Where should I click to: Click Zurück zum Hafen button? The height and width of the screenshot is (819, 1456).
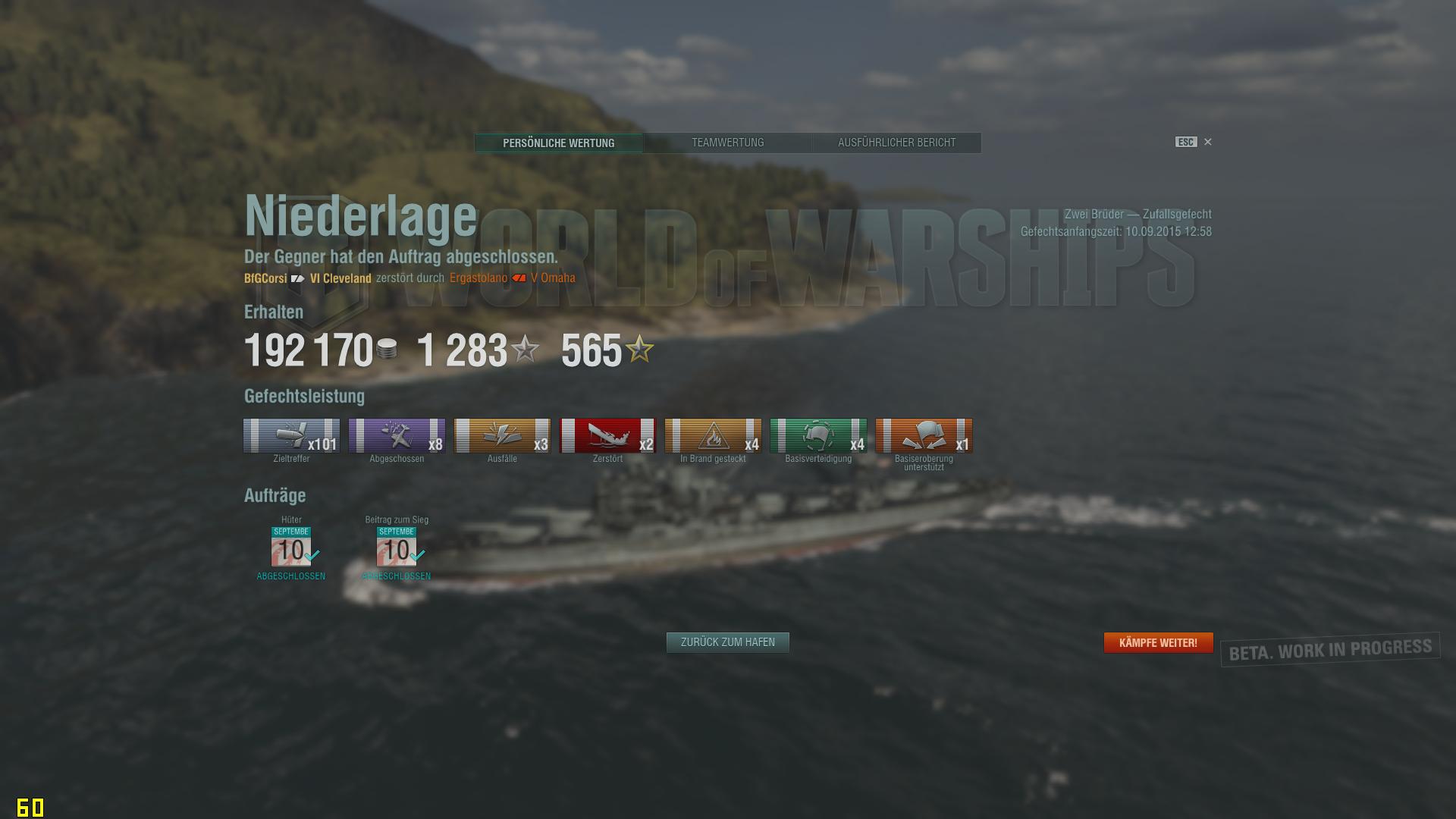727,642
